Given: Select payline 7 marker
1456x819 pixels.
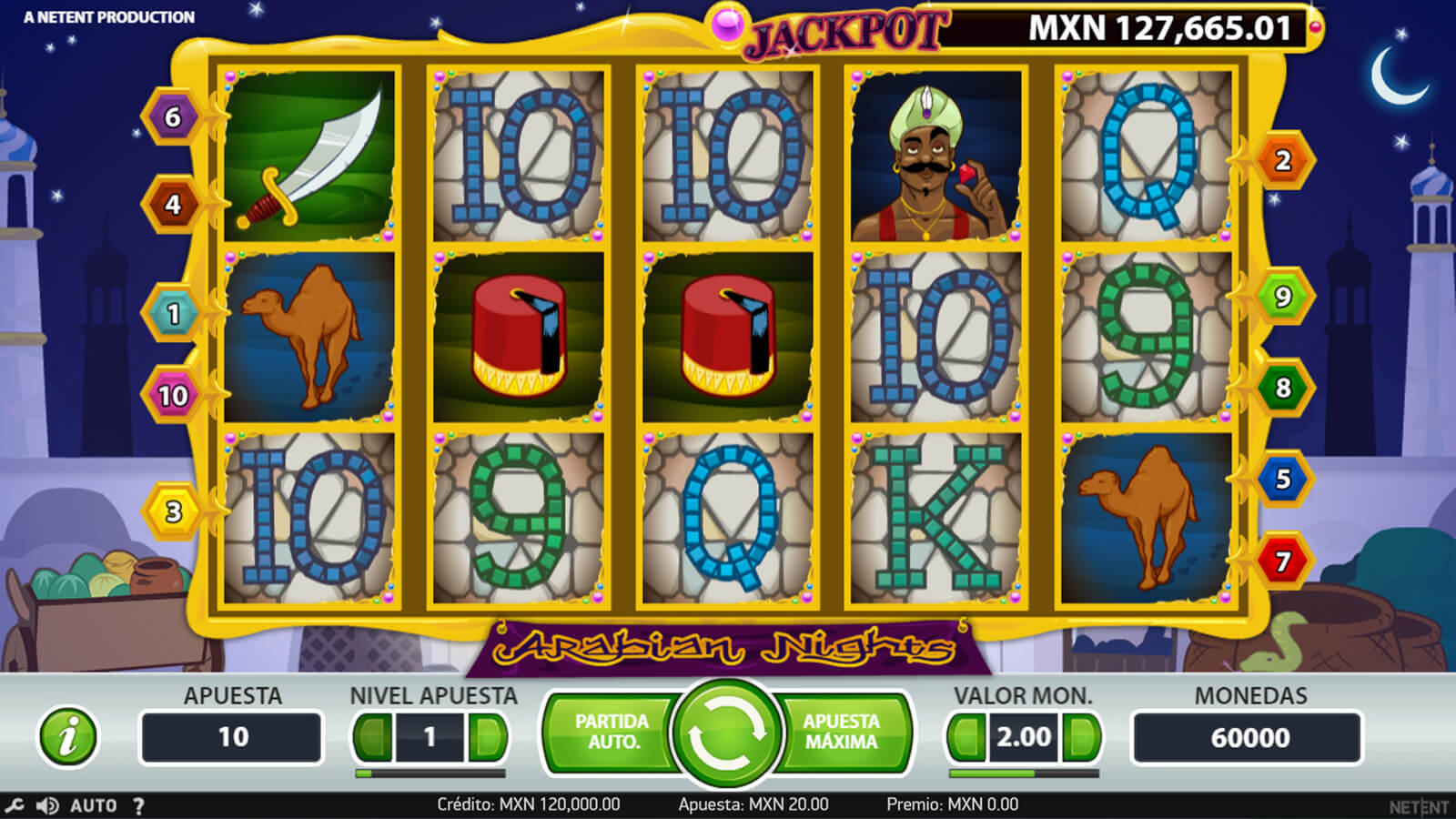Looking at the screenshot, I should [1282, 561].
